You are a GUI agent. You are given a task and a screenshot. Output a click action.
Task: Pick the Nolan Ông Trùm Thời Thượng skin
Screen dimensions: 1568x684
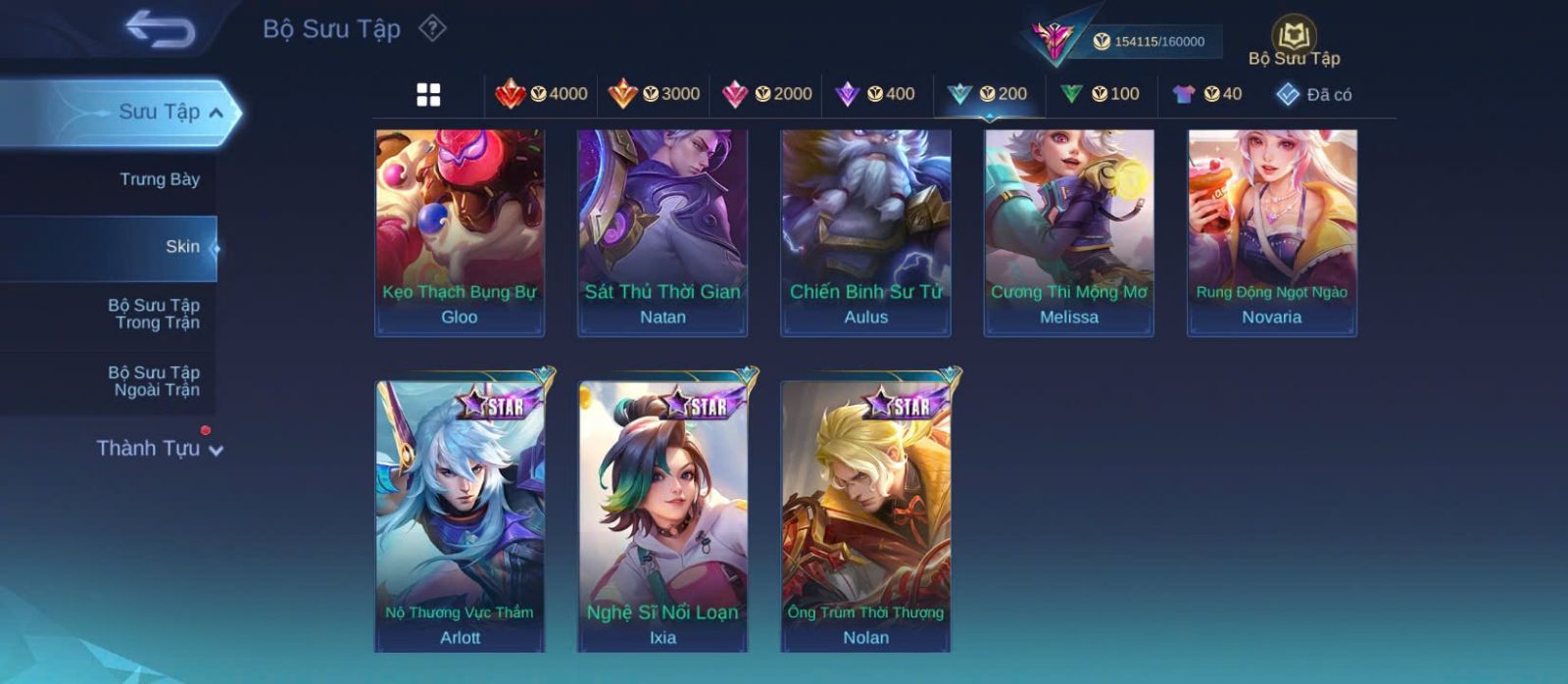point(865,514)
